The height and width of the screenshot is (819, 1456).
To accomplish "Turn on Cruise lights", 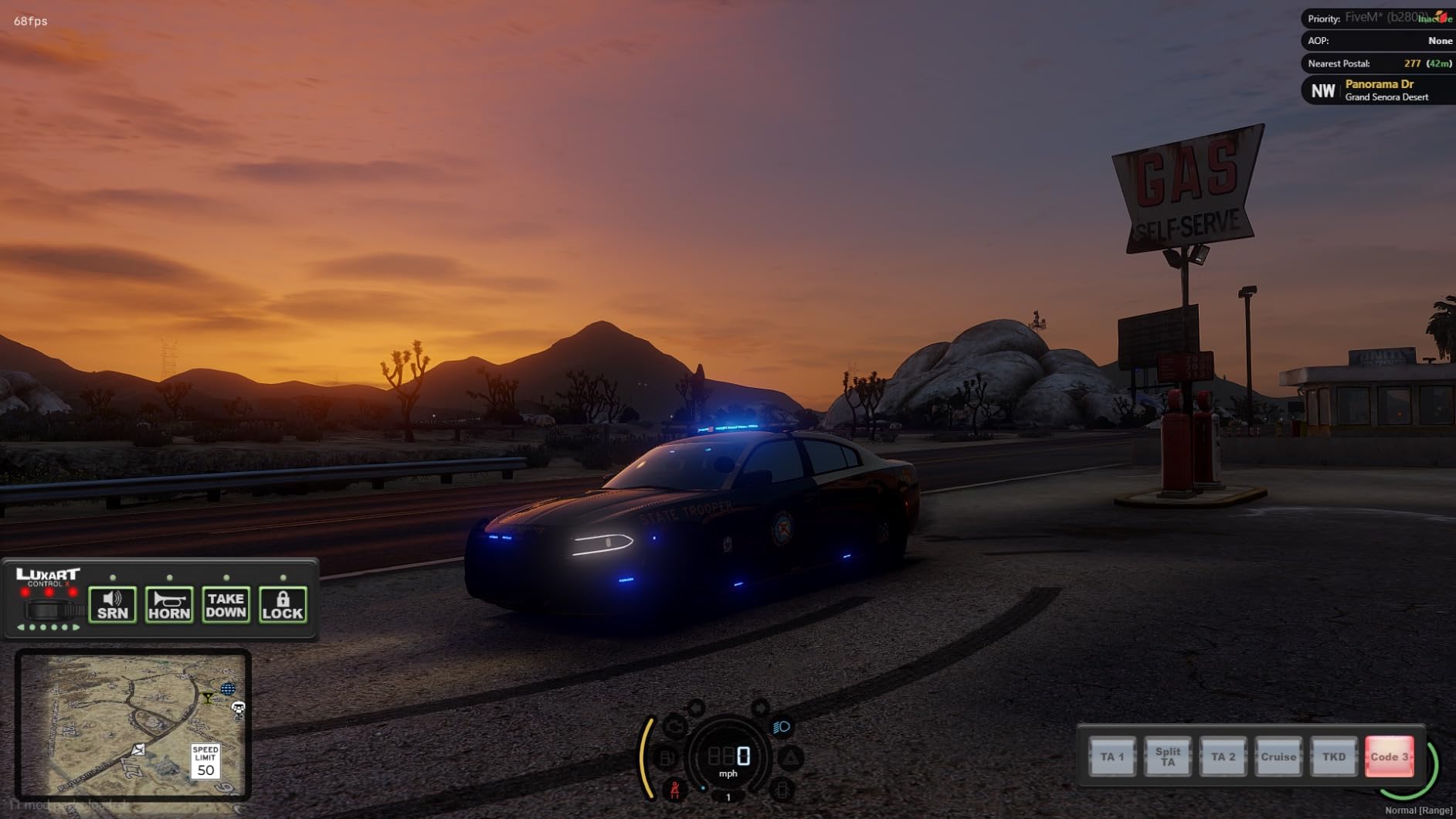I will [1278, 756].
